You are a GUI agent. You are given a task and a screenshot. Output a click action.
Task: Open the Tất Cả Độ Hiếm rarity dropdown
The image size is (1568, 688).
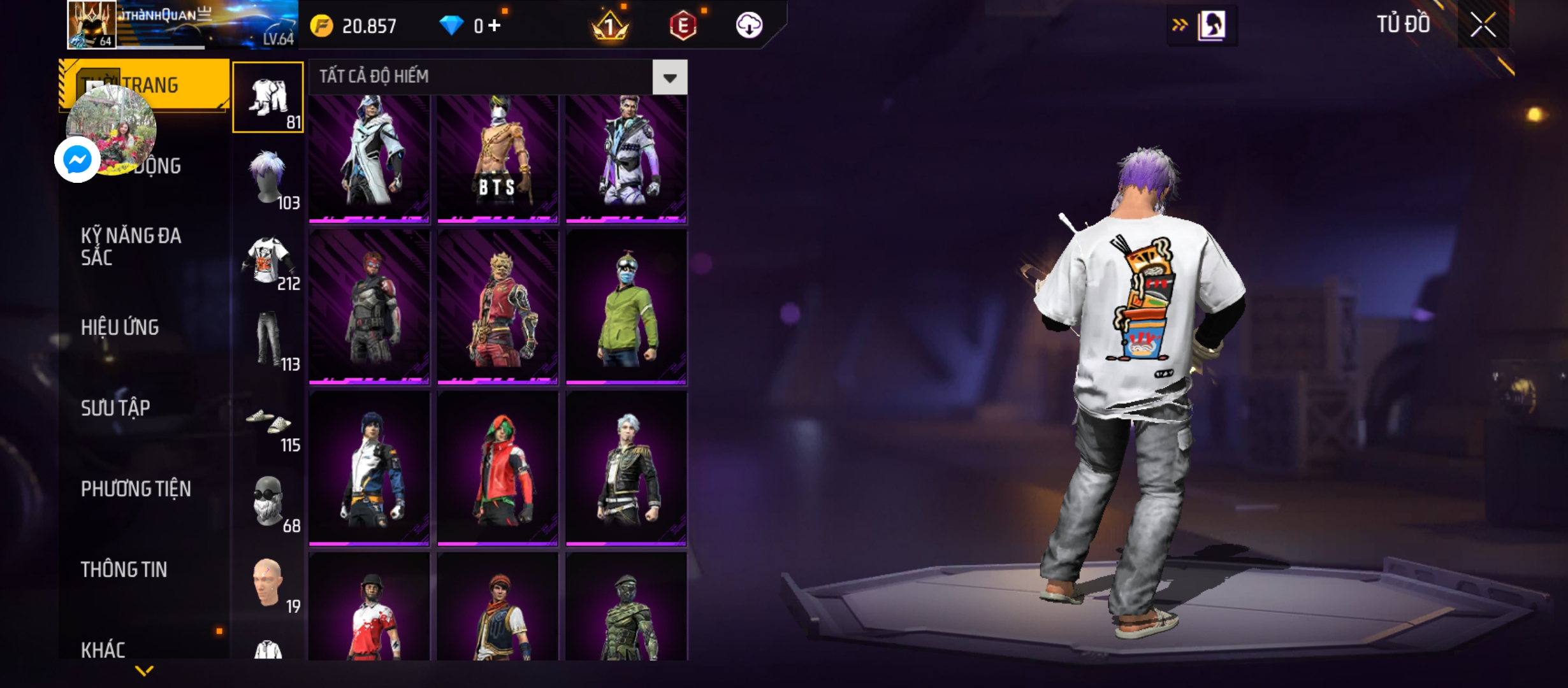coord(669,78)
